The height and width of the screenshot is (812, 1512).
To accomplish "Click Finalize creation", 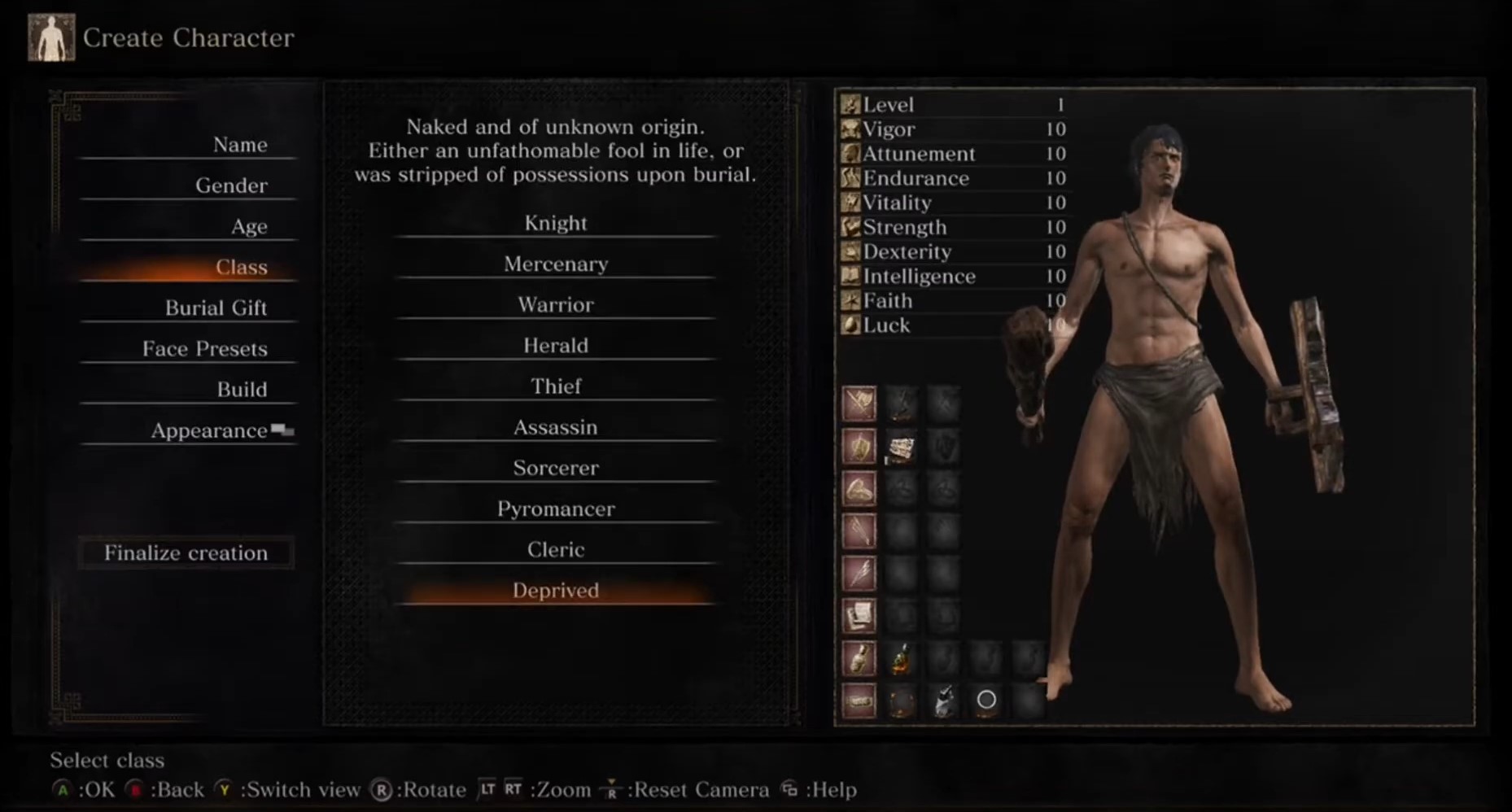I will click(x=186, y=553).
